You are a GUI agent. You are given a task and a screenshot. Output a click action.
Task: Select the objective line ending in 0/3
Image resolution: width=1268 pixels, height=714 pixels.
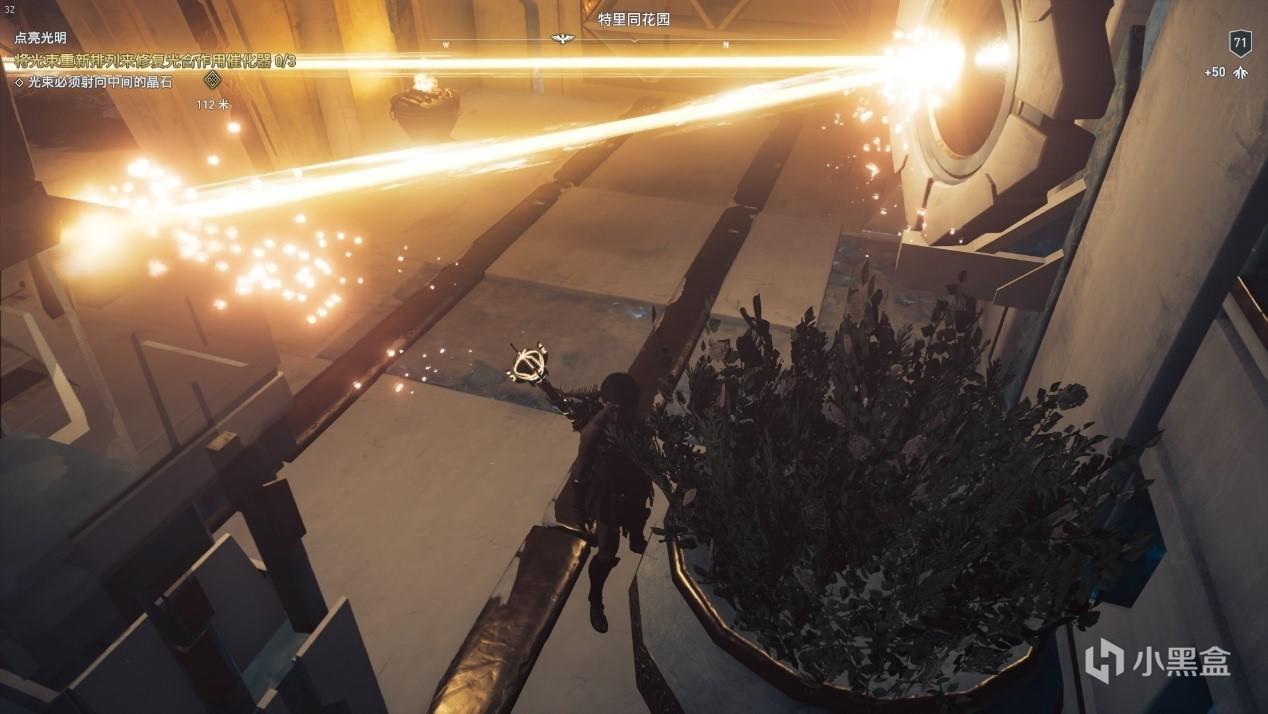[x=155, y=61]
